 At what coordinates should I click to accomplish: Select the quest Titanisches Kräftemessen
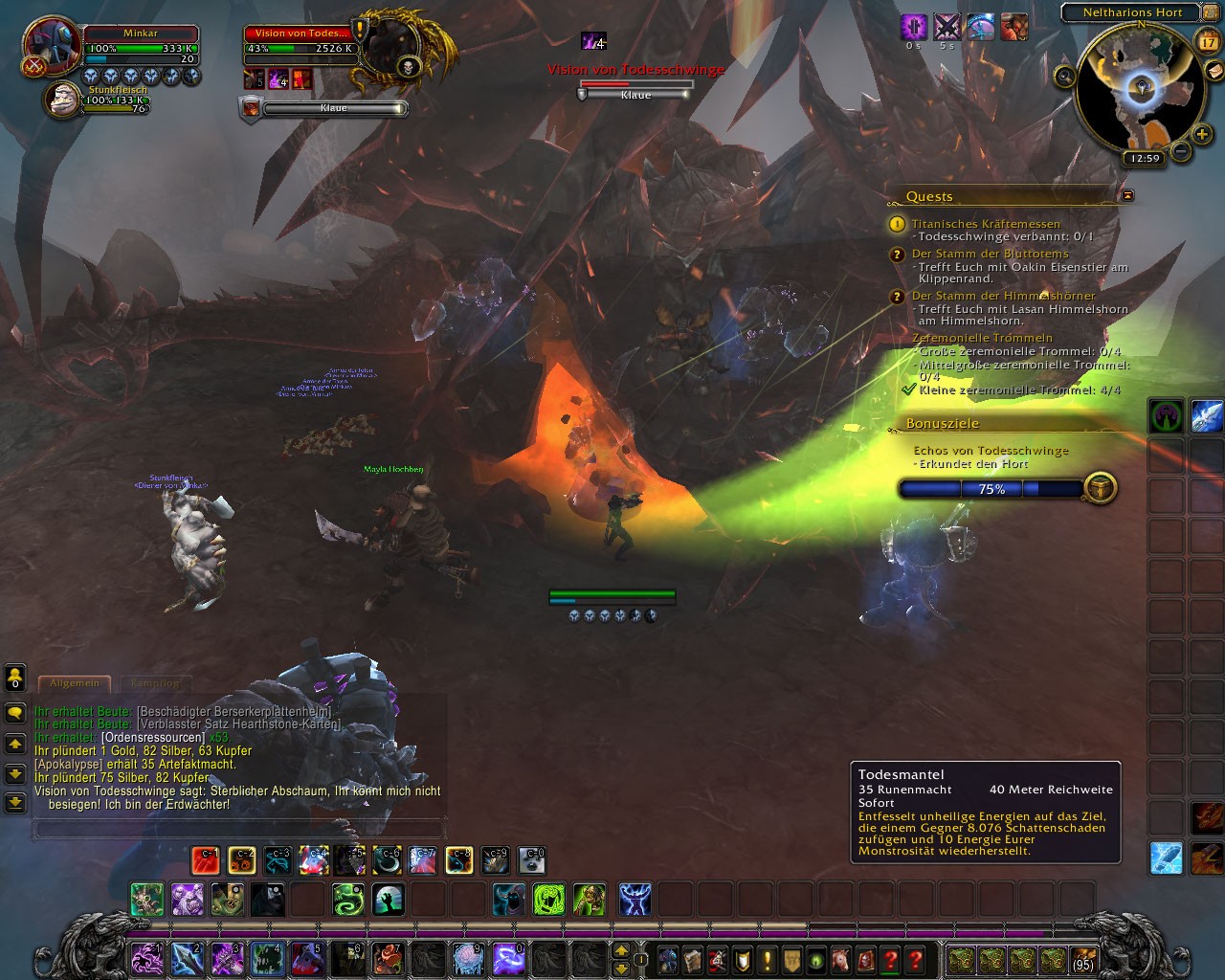(986, 224)
